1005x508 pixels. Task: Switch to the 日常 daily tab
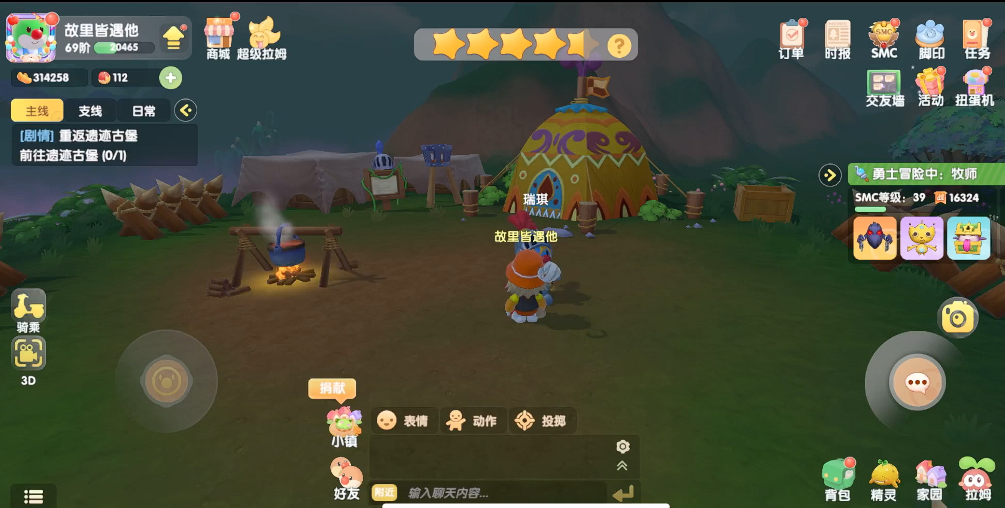[143, 111]
